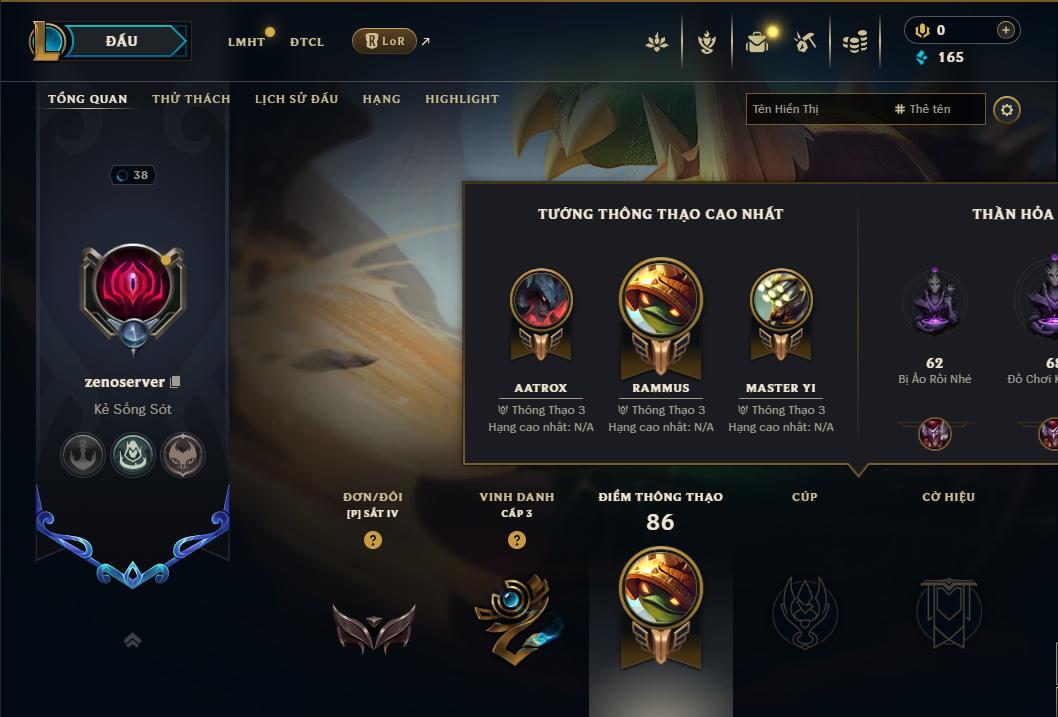Expand the profile banner arrow

tap(132, 641)
